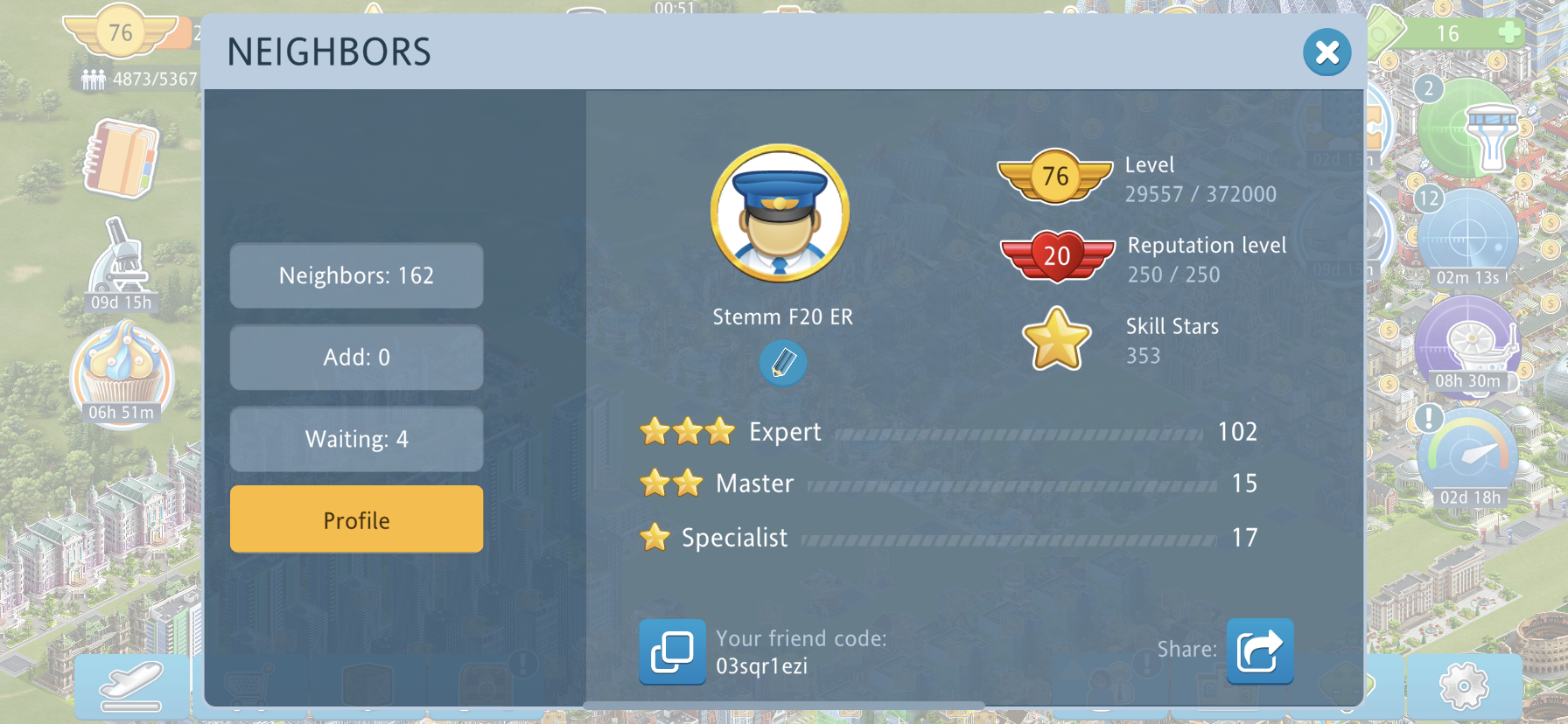
Task: Show the Waiting: 4 requests
Action: tap(356, 439)
